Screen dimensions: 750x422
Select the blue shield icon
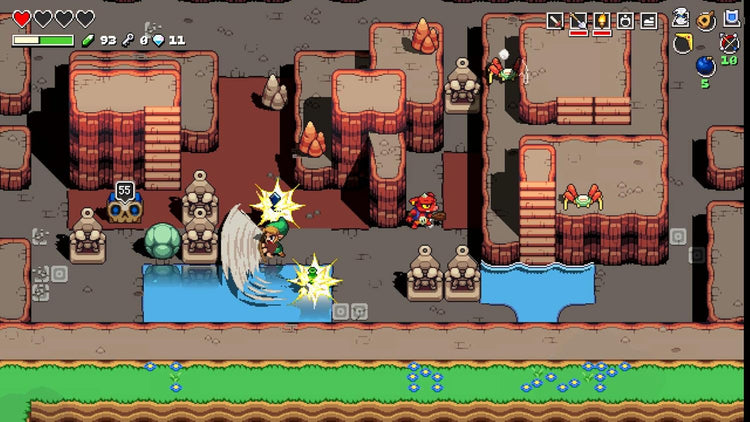(730, 18)
